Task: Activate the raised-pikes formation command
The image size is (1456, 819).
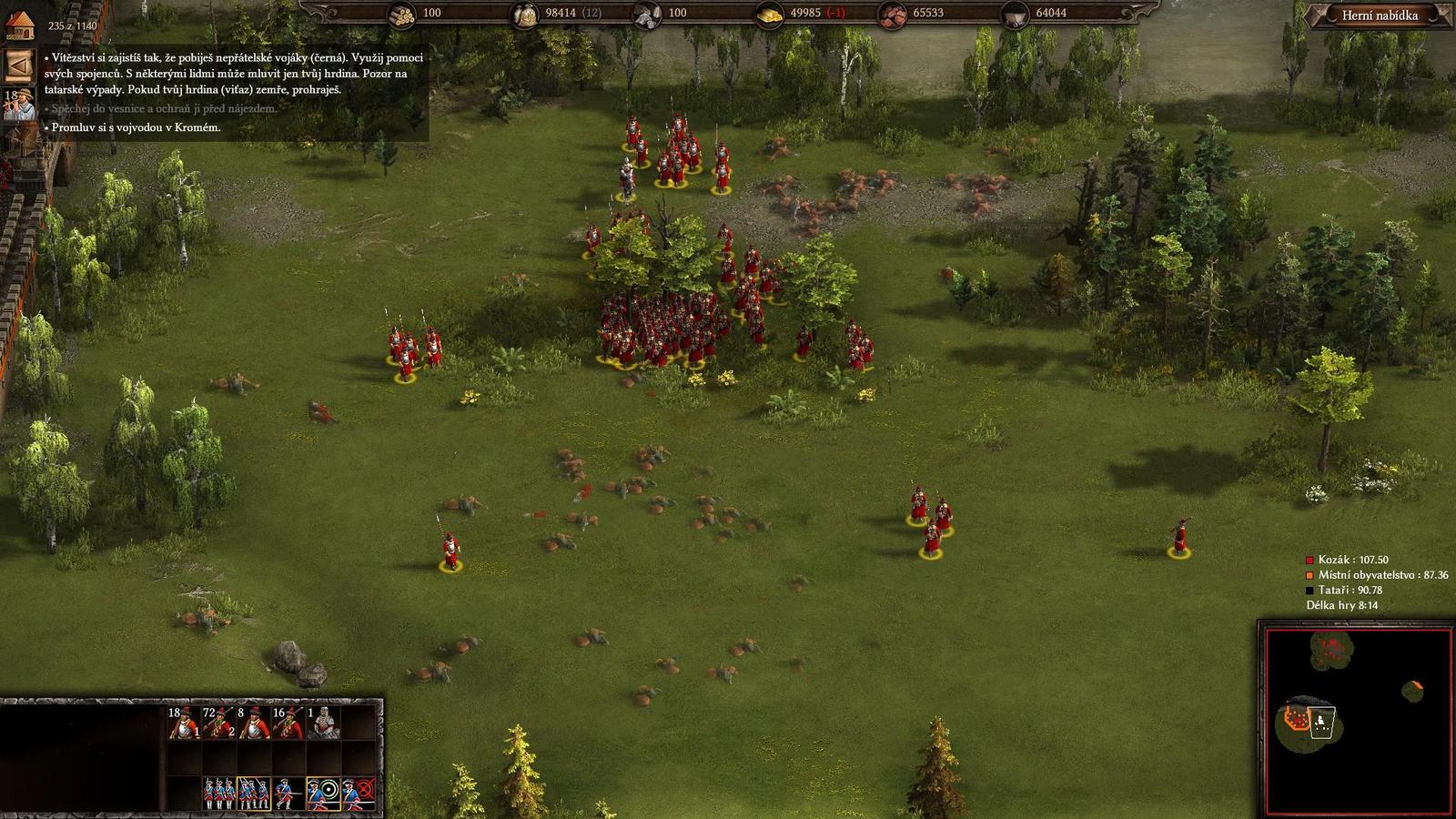Action: click(254, 794)
